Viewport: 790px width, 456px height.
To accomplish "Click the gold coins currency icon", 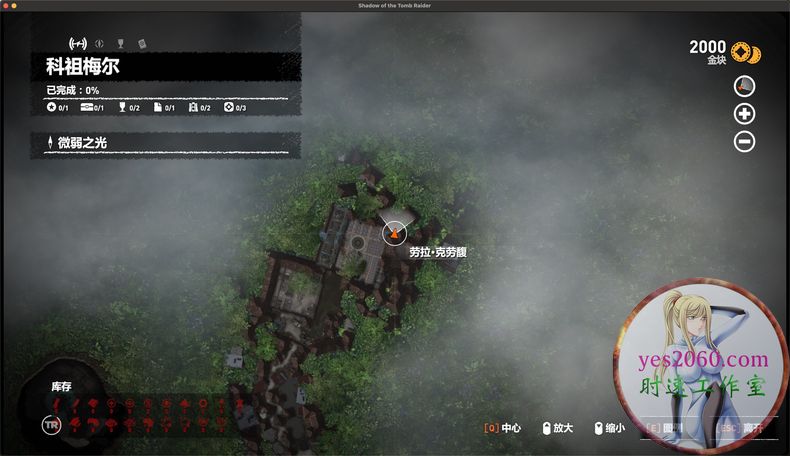I will pos(744,51).
